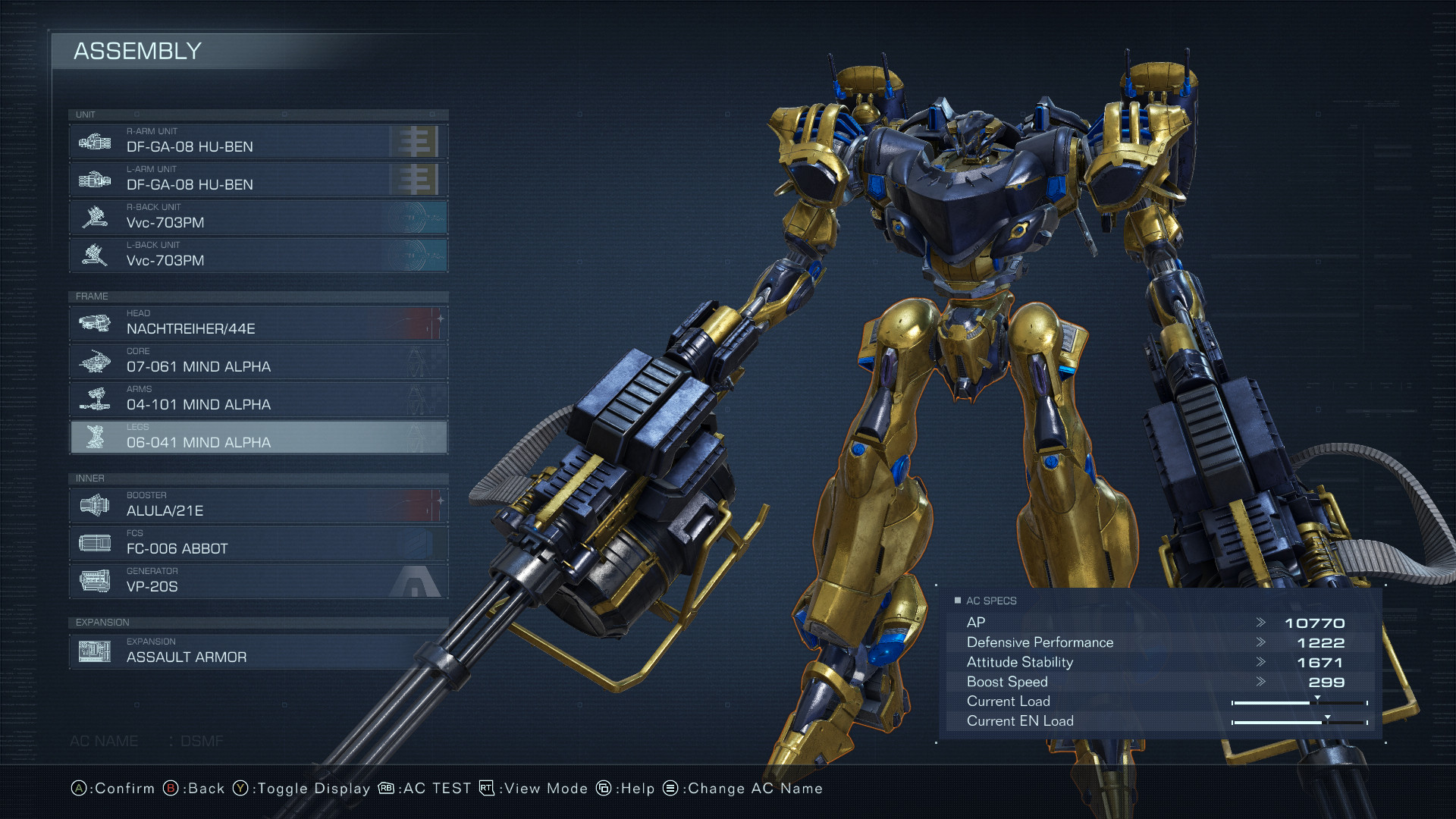The image size is (1456, 819).
Task: Select the R-ARM UNIT DF-GA-08 HU-BEN slot
Action: pos(258,142)
